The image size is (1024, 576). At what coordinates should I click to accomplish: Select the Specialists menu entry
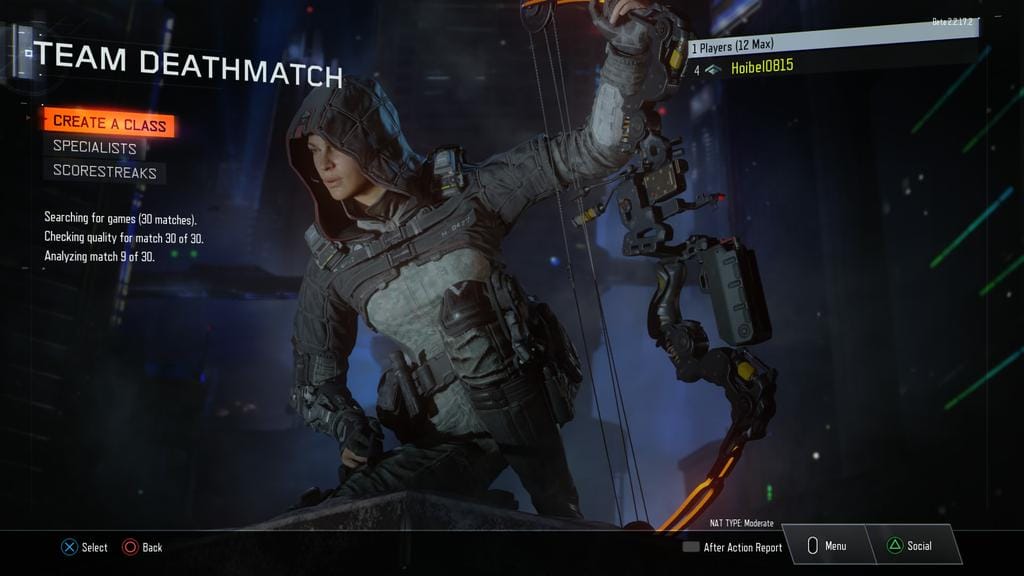95,148
